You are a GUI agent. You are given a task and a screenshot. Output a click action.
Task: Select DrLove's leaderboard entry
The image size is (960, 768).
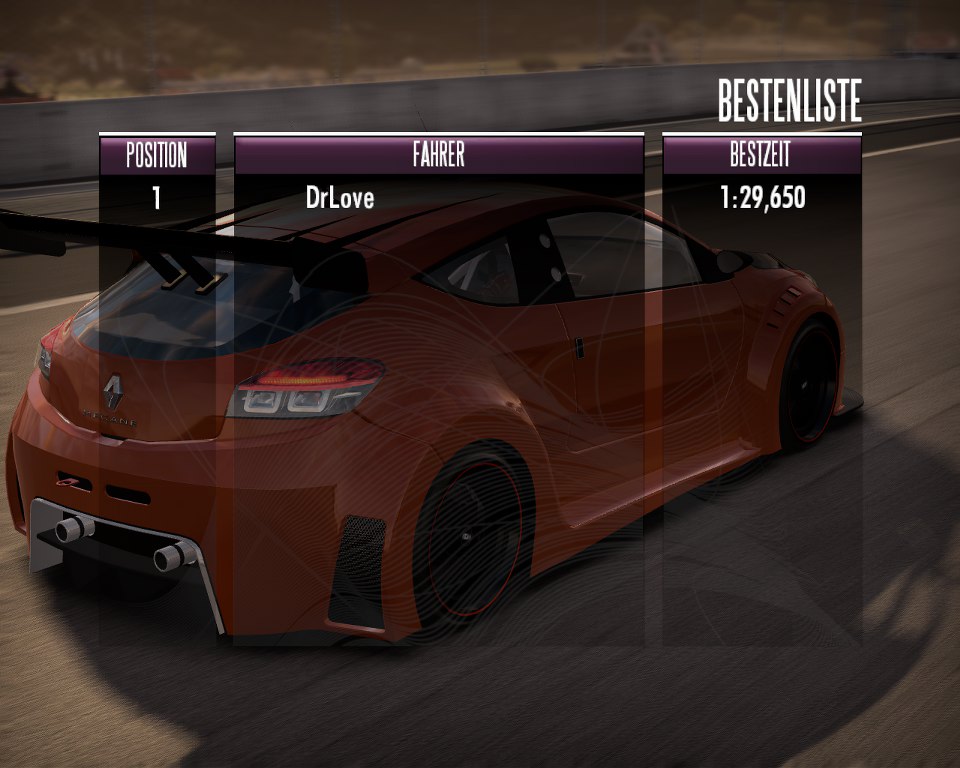click(x=340, y=198)
